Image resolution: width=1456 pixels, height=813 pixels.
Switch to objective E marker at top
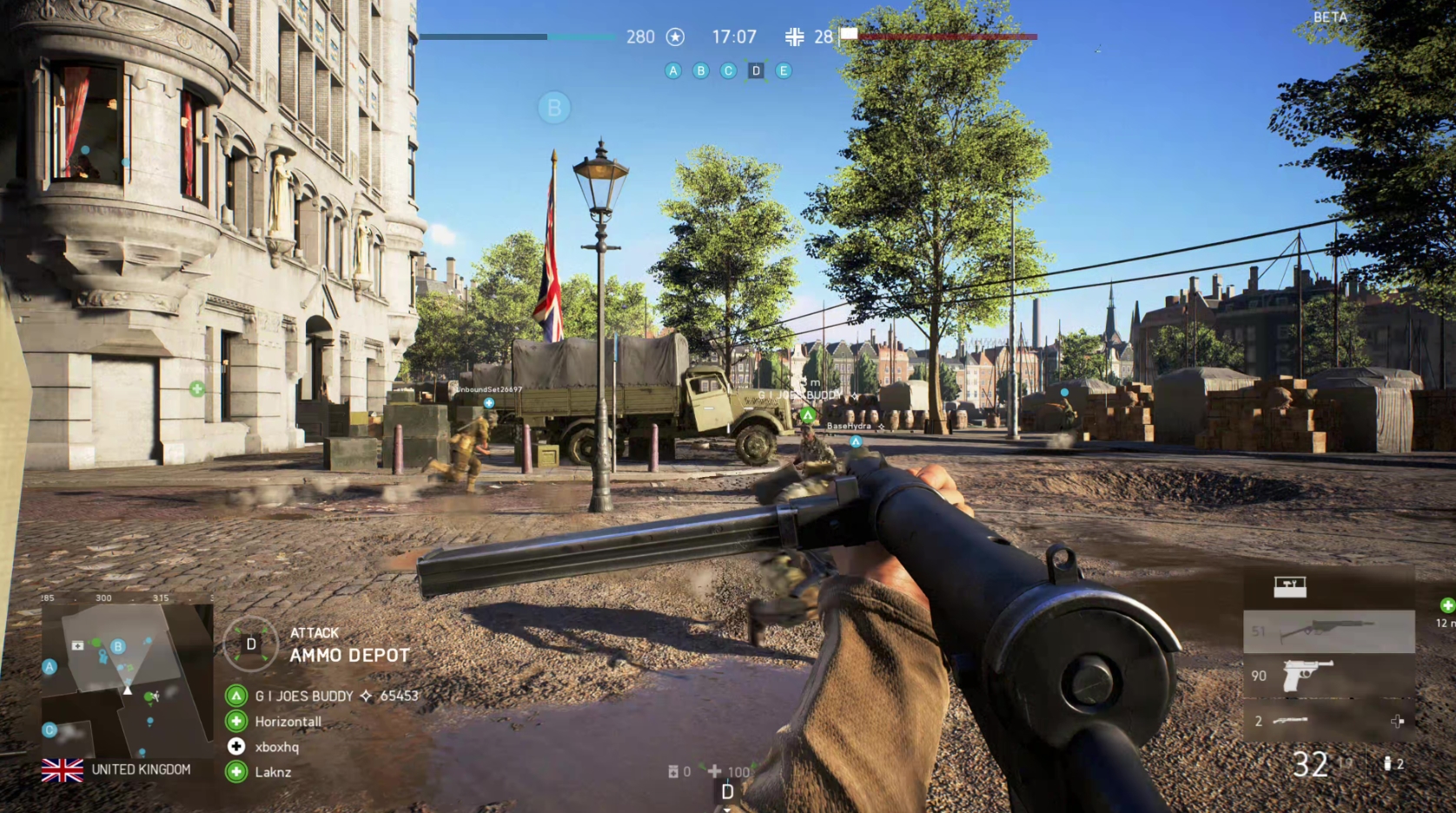point(784,70)
